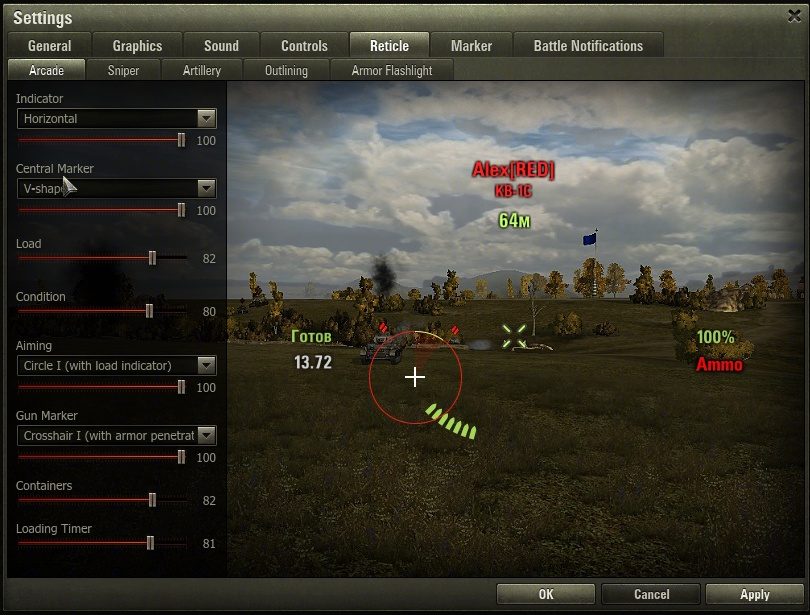This screenshot has width=810, height=615.
Task: Select the Controls tab
Action: pyautogui.click(x=304, y=46)
